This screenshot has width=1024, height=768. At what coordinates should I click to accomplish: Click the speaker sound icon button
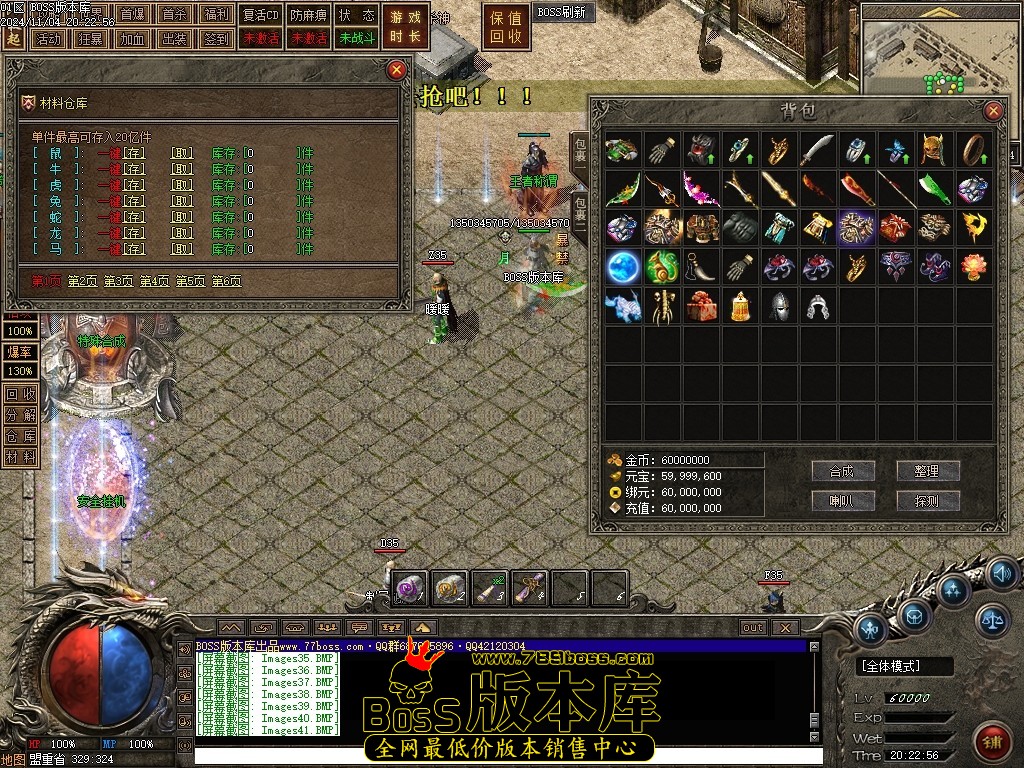click(1002, 574)
